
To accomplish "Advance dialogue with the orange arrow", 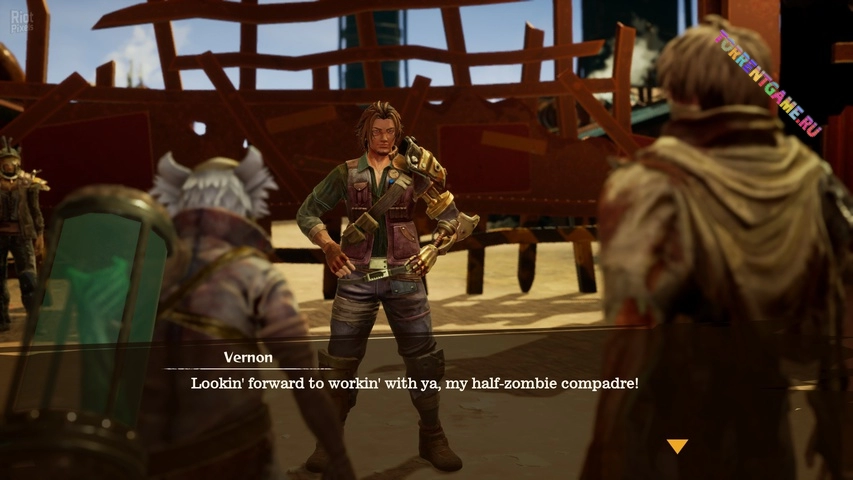I will click(677, 445).
